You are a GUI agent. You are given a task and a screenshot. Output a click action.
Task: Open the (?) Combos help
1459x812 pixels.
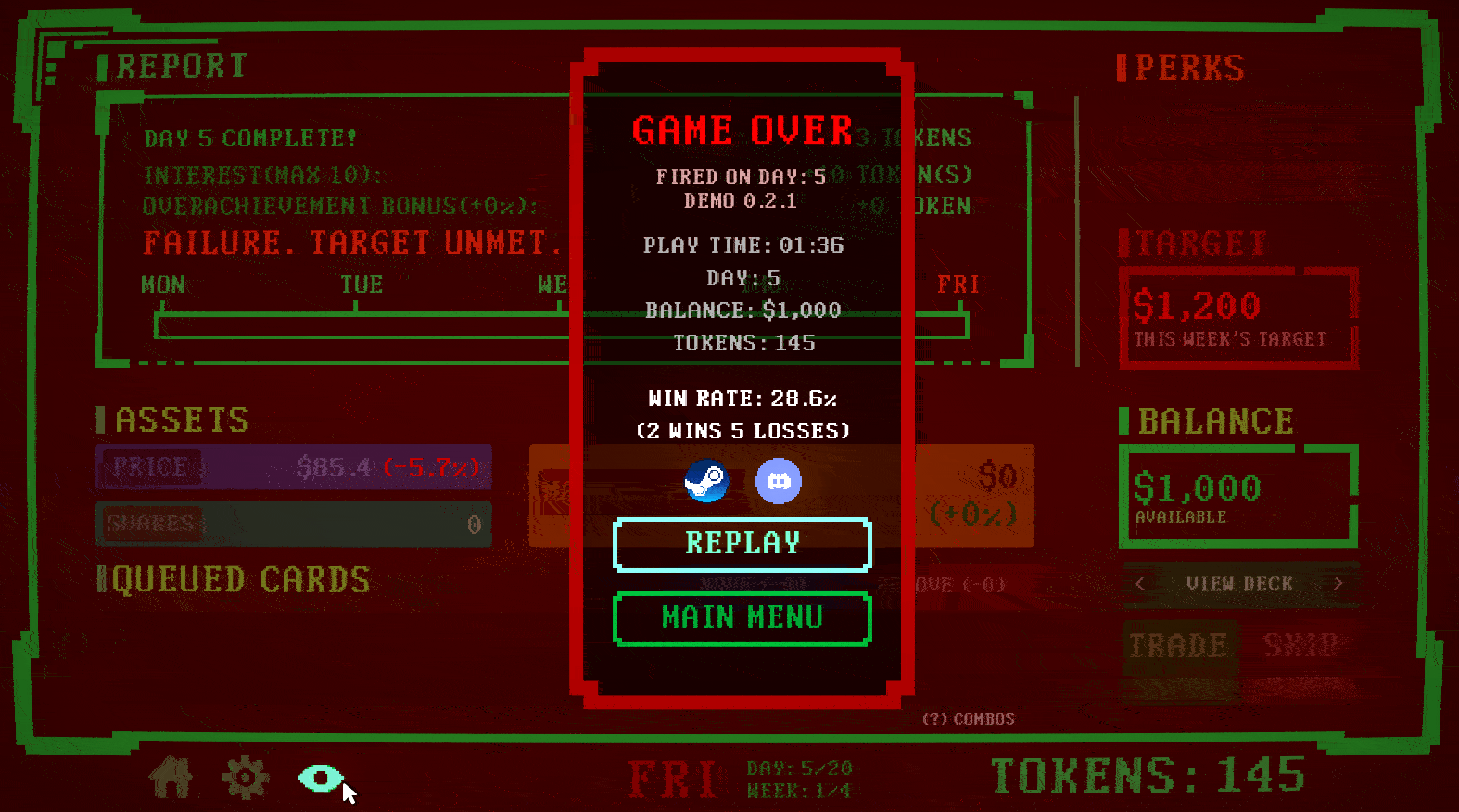tap(967, 718)
